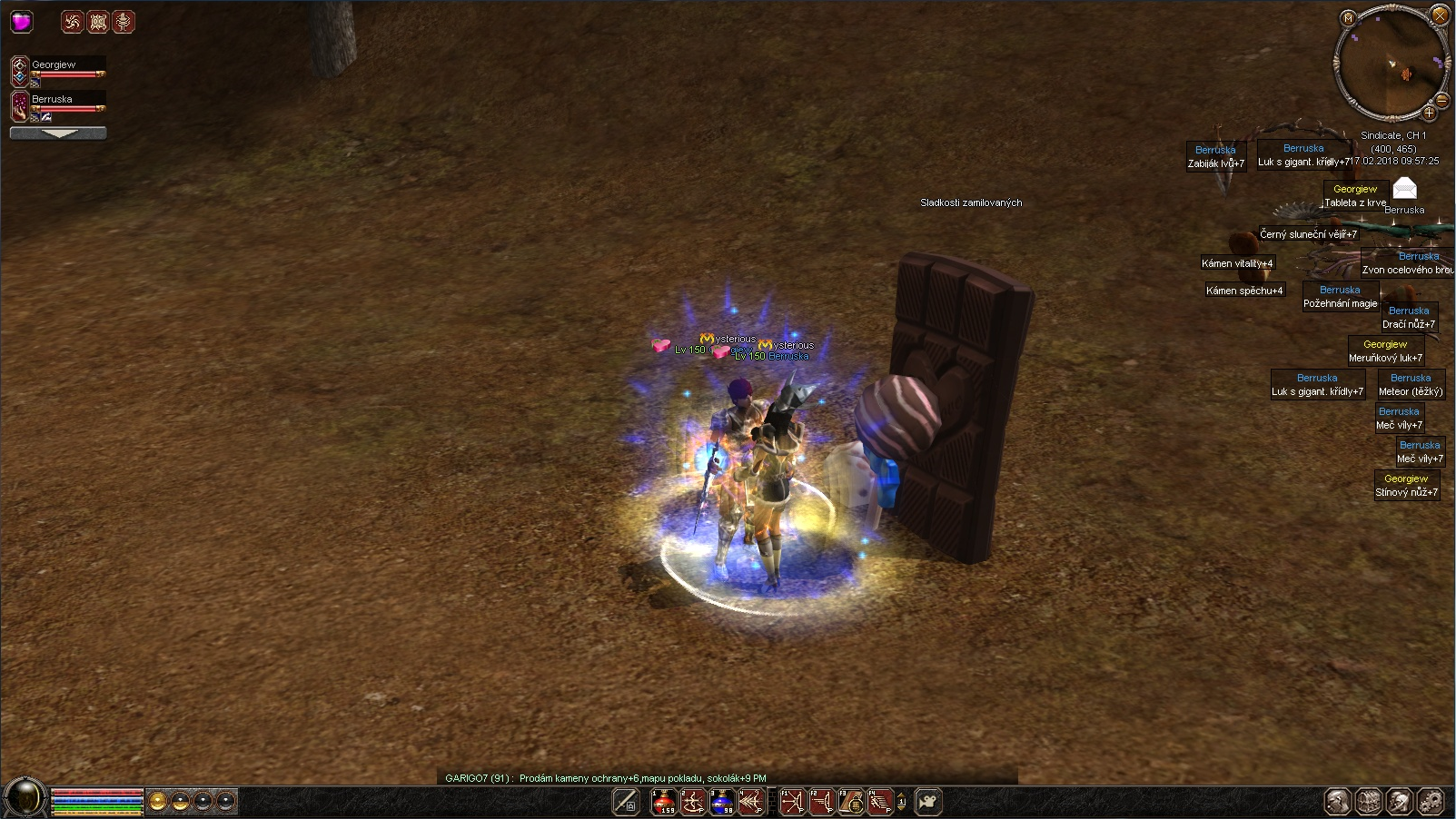Activate the multi-arrow bow skill in slot 4
This screenshot has height=819, width=1456.
click(750, 802)
